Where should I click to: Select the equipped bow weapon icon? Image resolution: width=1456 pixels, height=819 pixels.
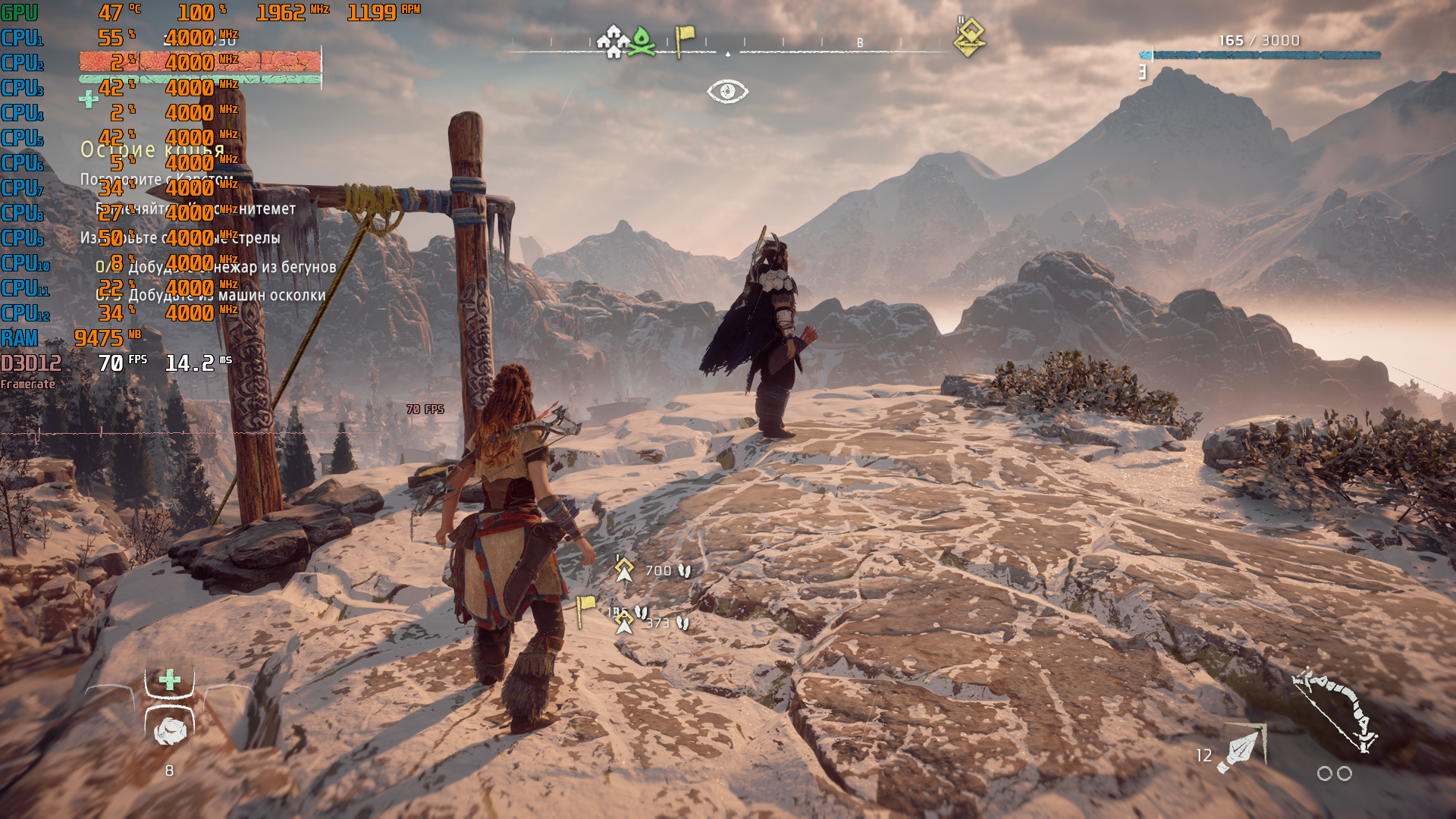pos(1336,710)
